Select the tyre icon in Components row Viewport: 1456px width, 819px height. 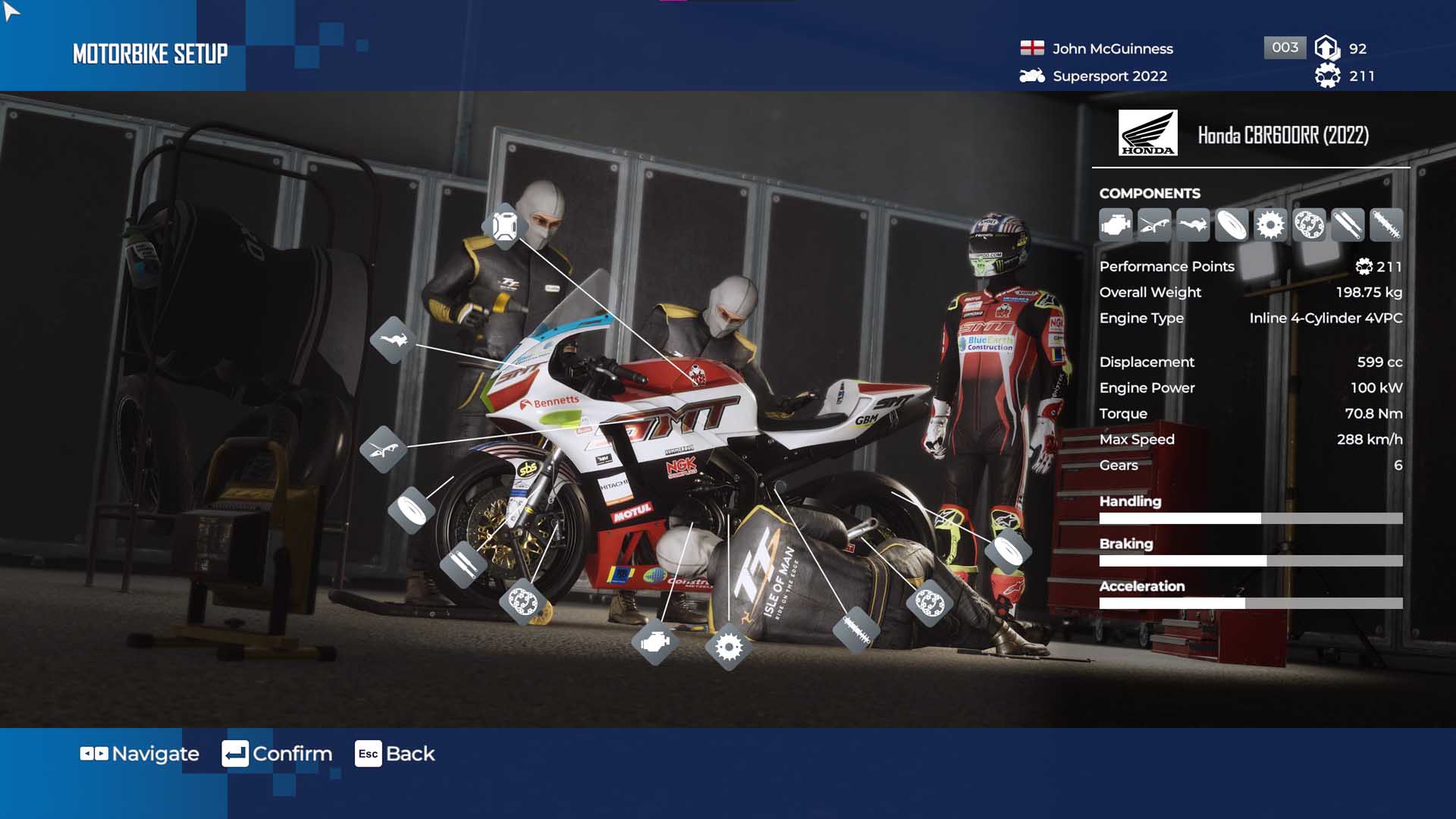click(1232, 225)
